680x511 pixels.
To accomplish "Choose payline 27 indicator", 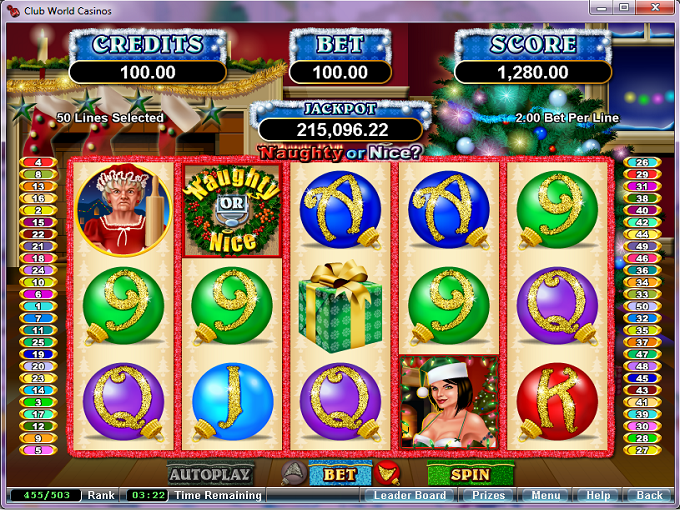I will click(642, 449).
